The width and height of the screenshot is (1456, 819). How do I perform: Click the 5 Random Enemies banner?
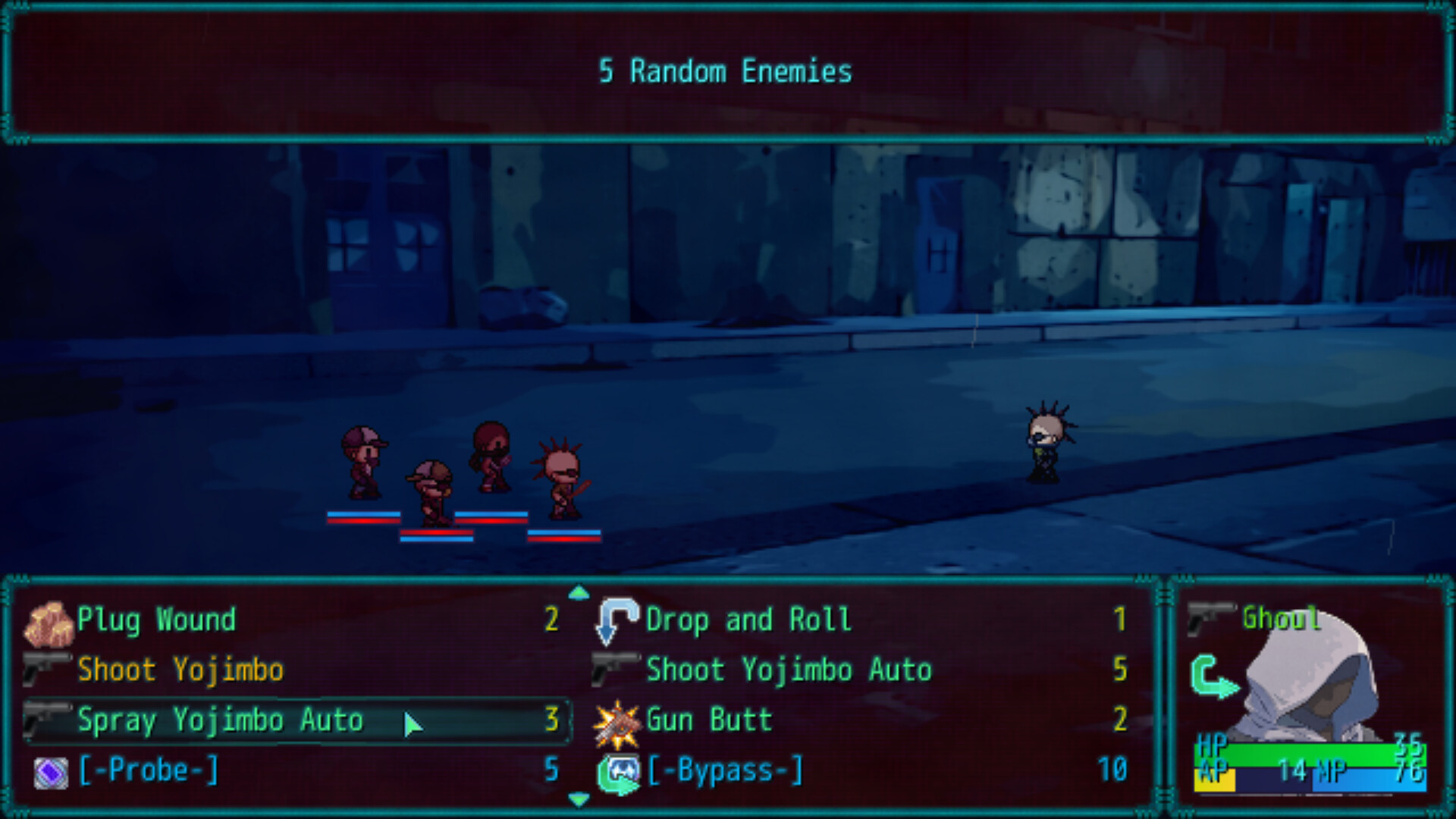(726, 72)
